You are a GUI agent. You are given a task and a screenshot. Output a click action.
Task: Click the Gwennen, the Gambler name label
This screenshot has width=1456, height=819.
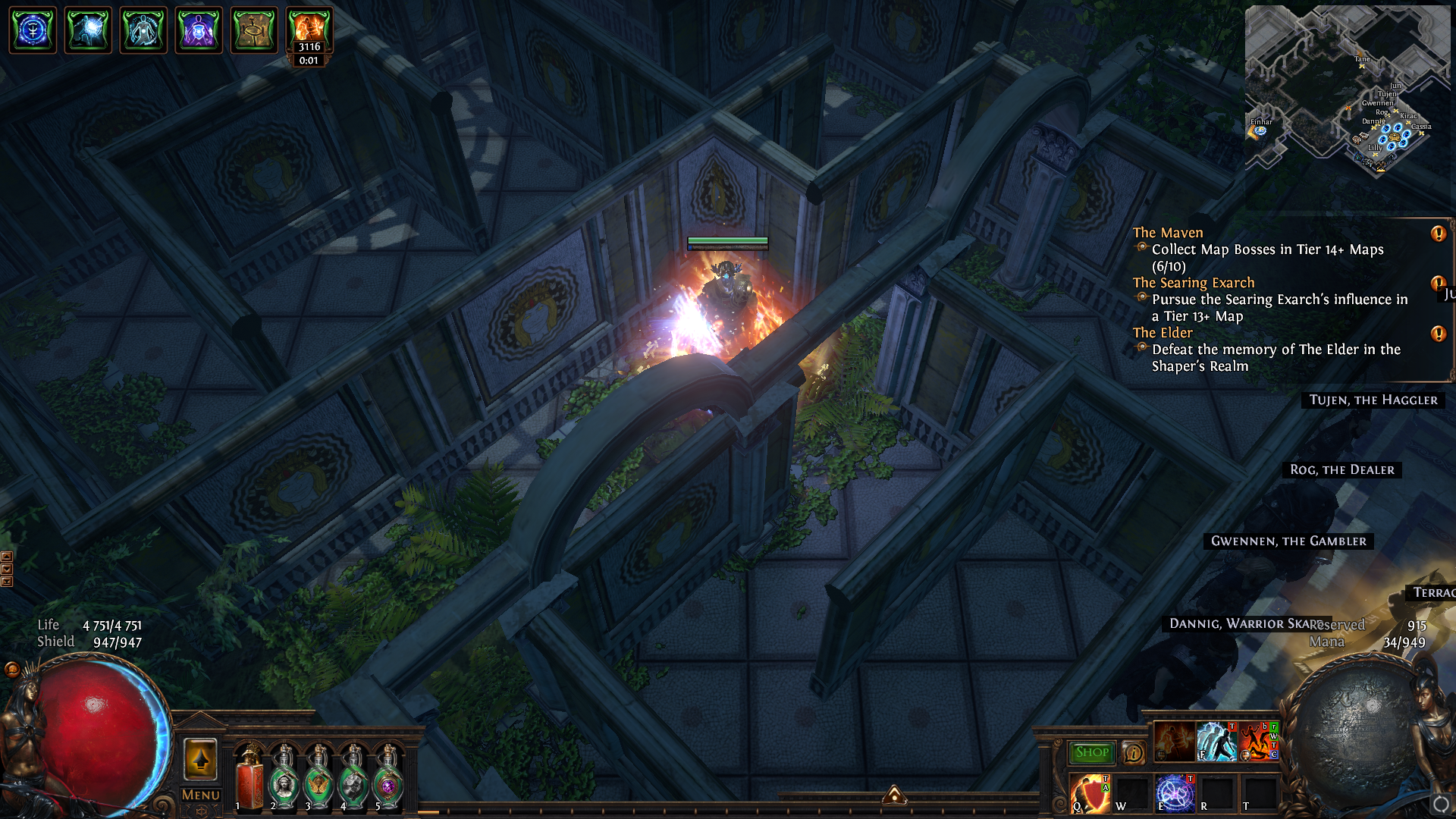point(1288,541)
